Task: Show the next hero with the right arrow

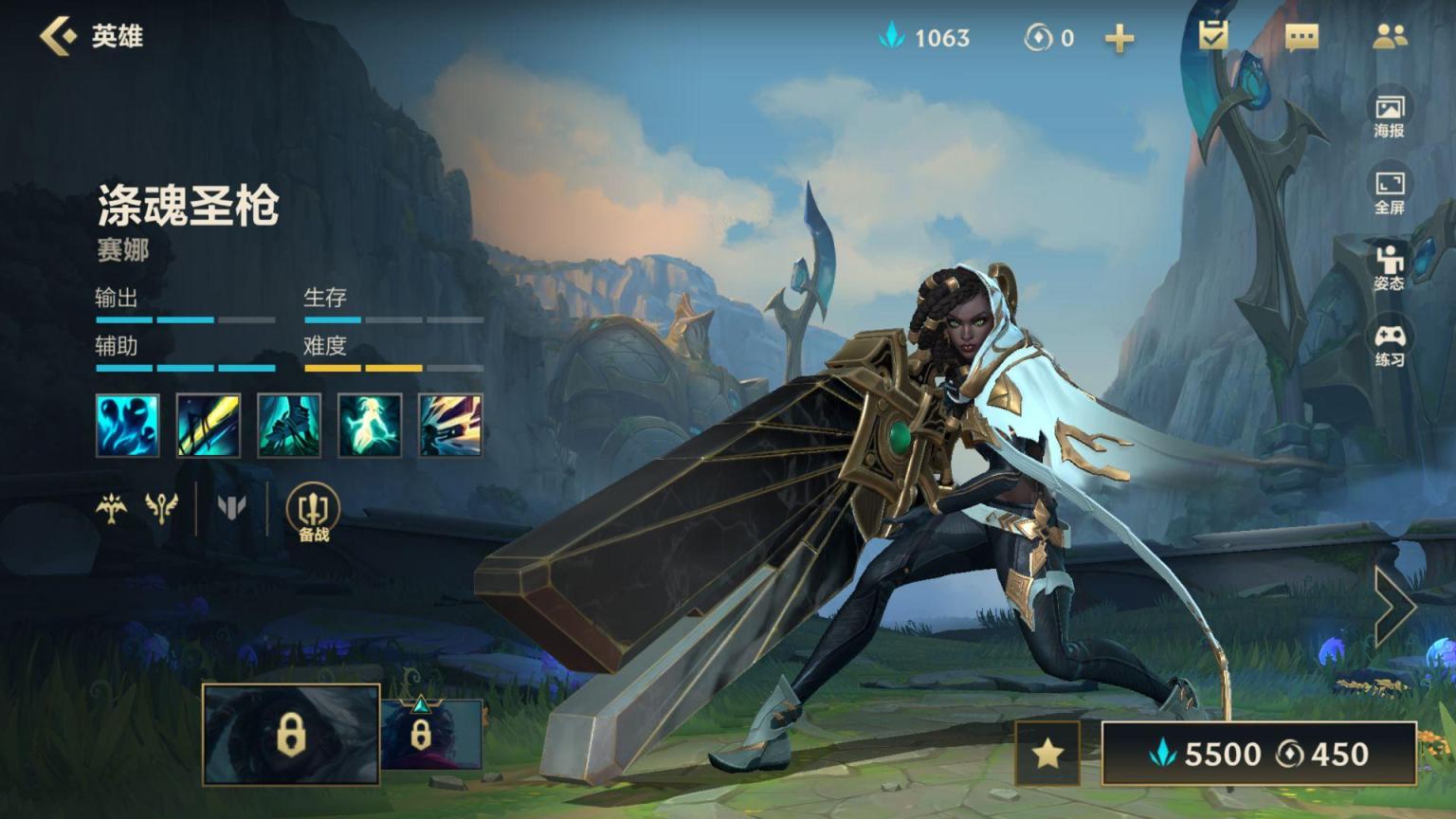Action: point(1394,608)
